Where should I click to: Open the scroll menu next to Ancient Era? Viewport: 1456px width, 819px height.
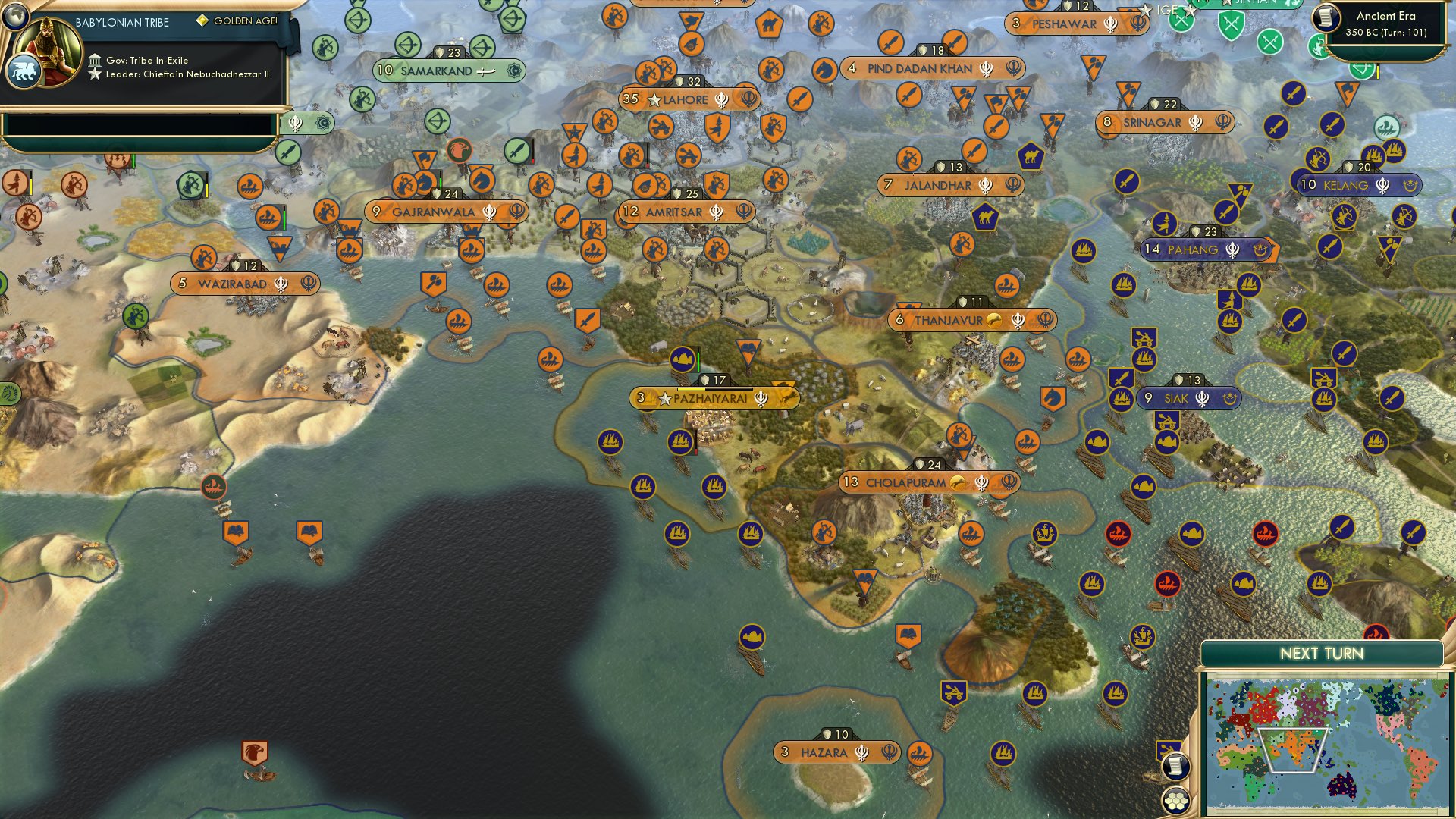(x=1326, y=18)
